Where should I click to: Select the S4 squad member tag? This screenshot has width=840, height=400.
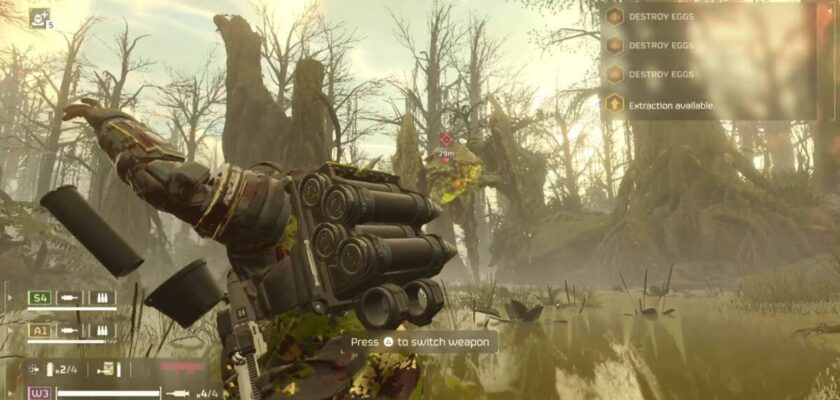point(39,297)
